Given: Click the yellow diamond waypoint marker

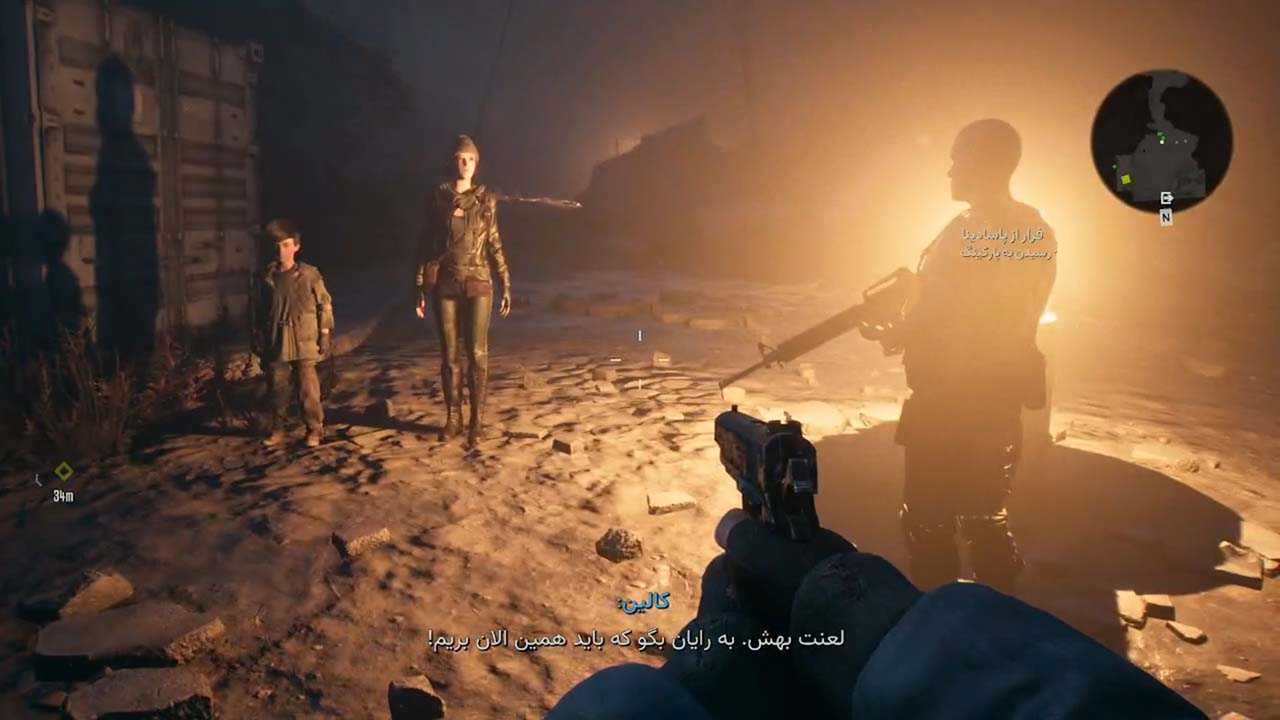Looking at the screenshot, I should coord(64,470).
